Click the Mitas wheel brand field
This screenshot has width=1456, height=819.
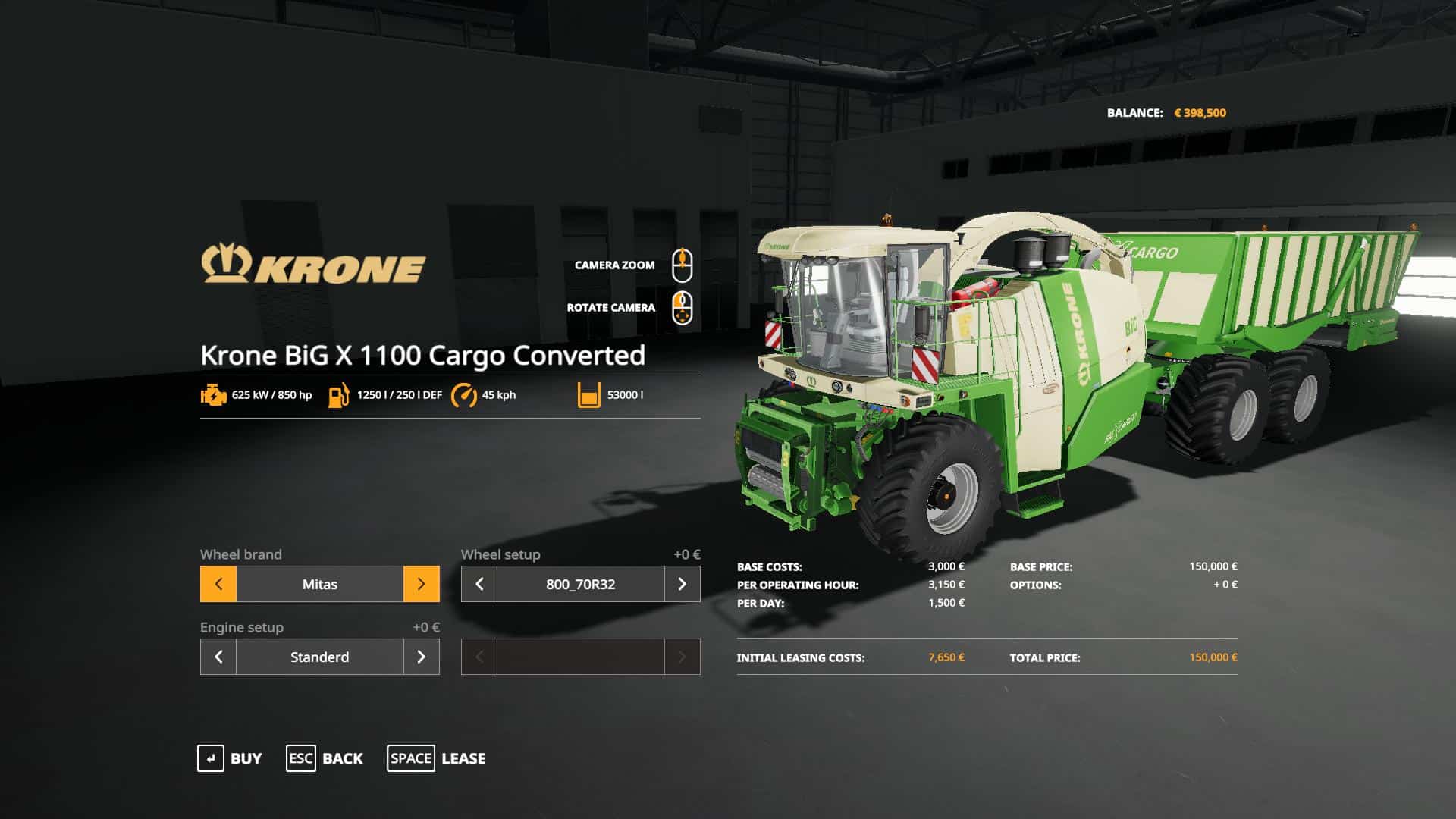pos(319,584)
